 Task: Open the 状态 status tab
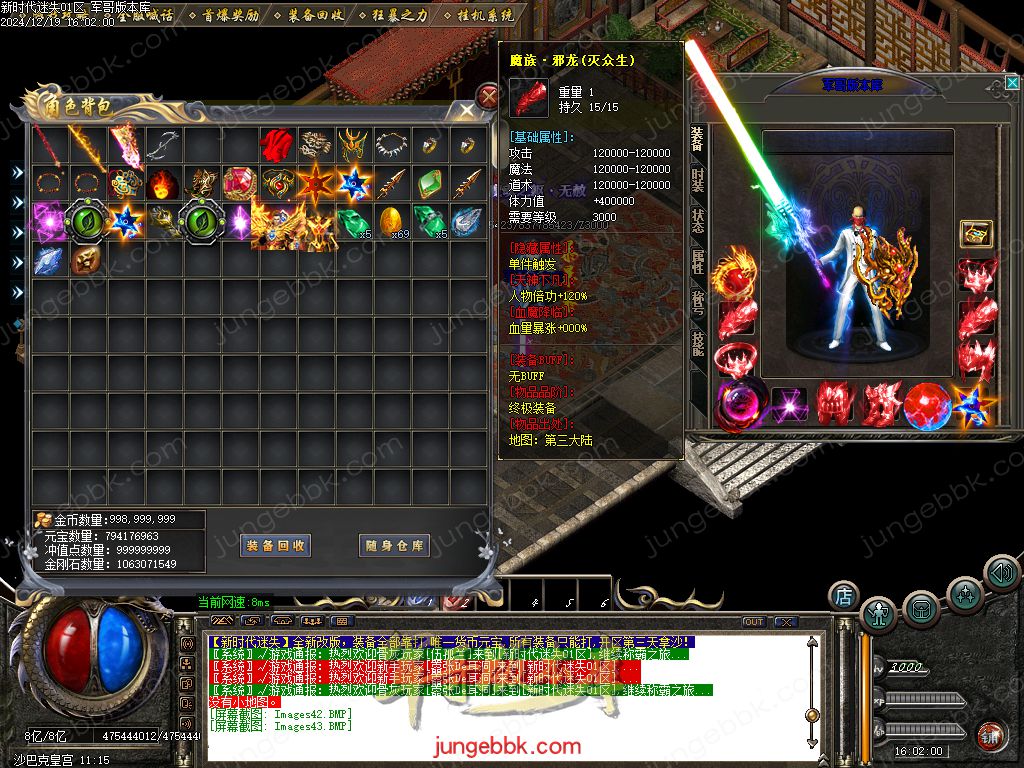click(697, 222)
